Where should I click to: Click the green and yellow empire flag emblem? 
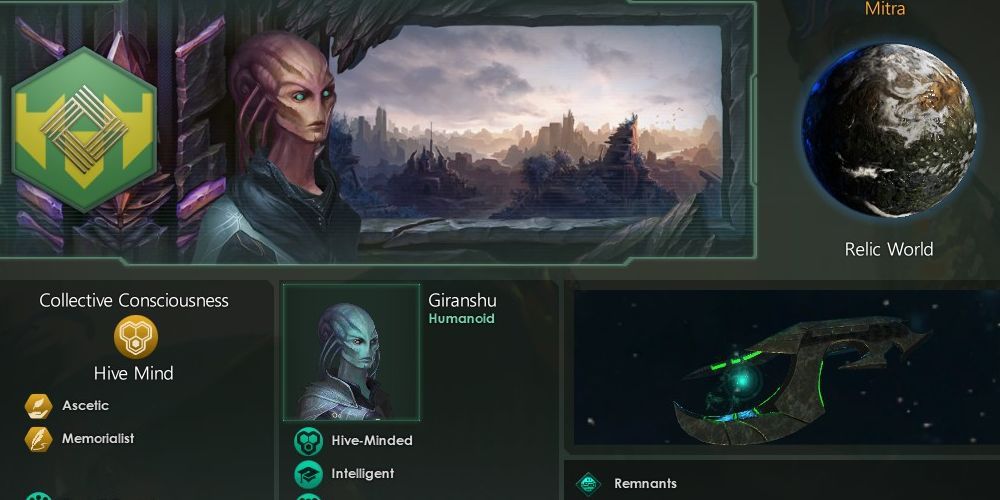[x=84, y=129]
